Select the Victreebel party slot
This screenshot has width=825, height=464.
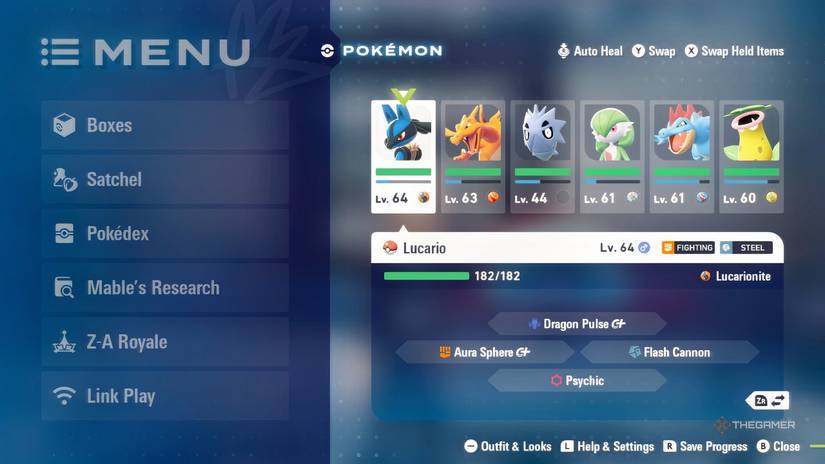point(751,156)
